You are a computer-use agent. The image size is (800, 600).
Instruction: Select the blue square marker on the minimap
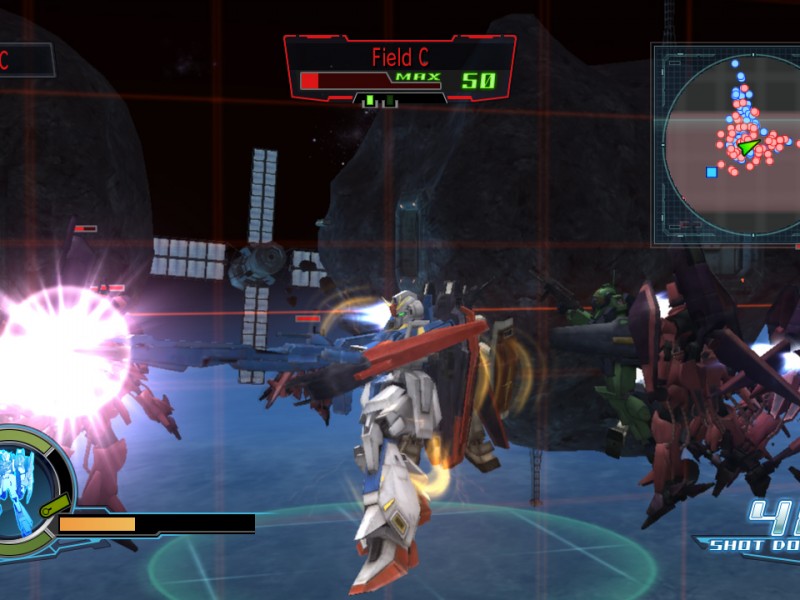coord(711,172)
